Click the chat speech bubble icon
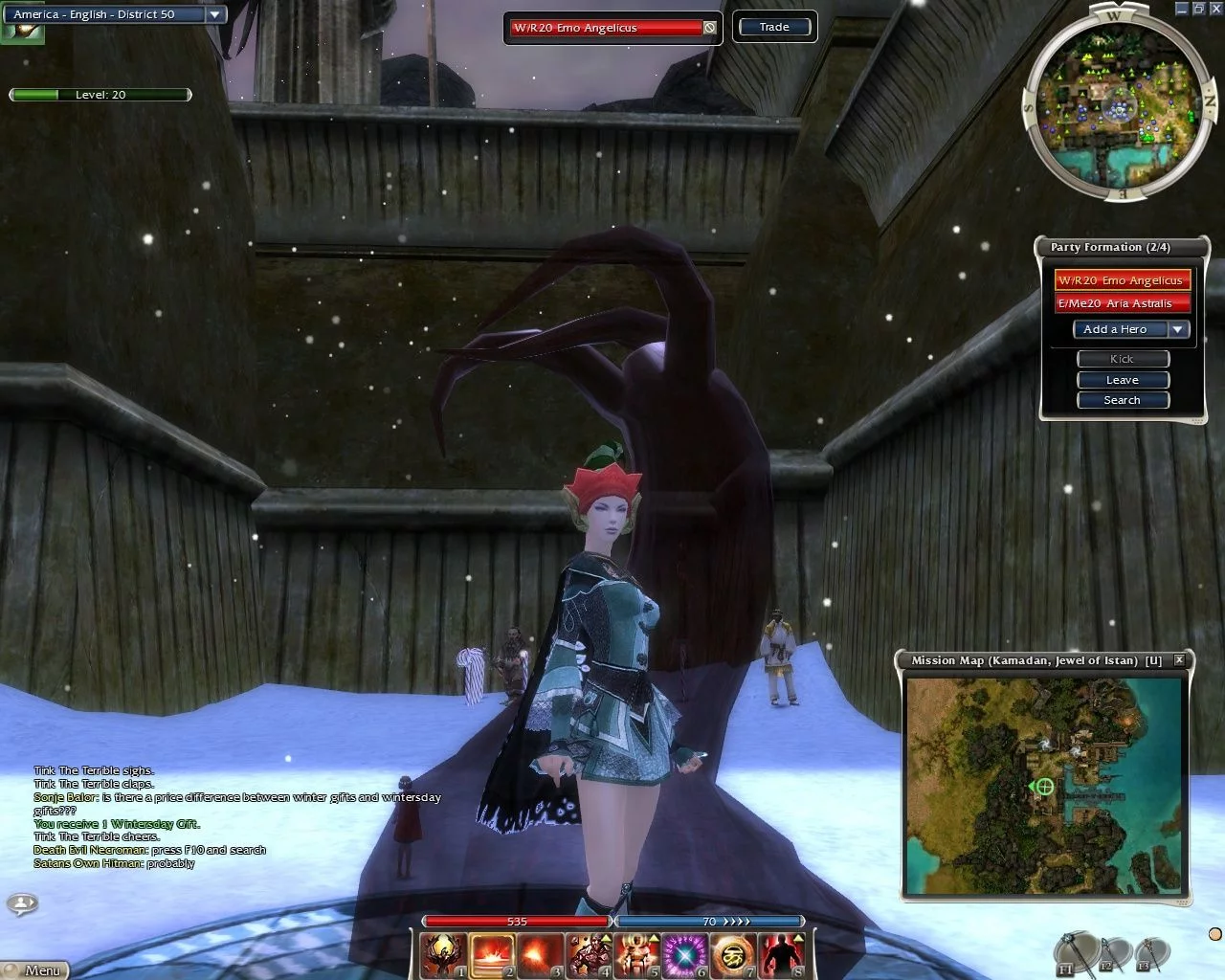This screenshot has width=1225, height=980. click(x=22, y=902)
